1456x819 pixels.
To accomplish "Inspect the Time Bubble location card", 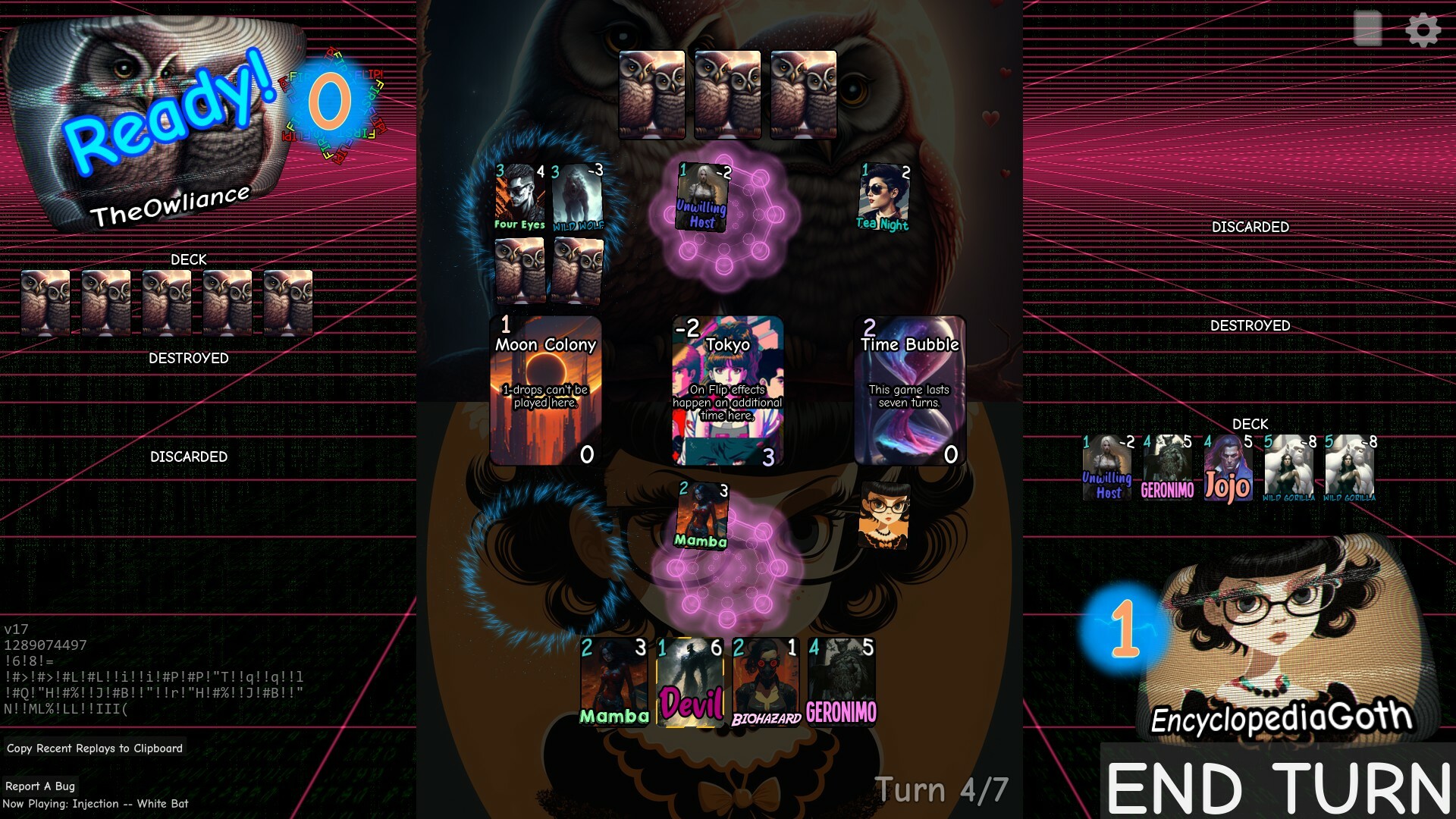I will (909, 391).
